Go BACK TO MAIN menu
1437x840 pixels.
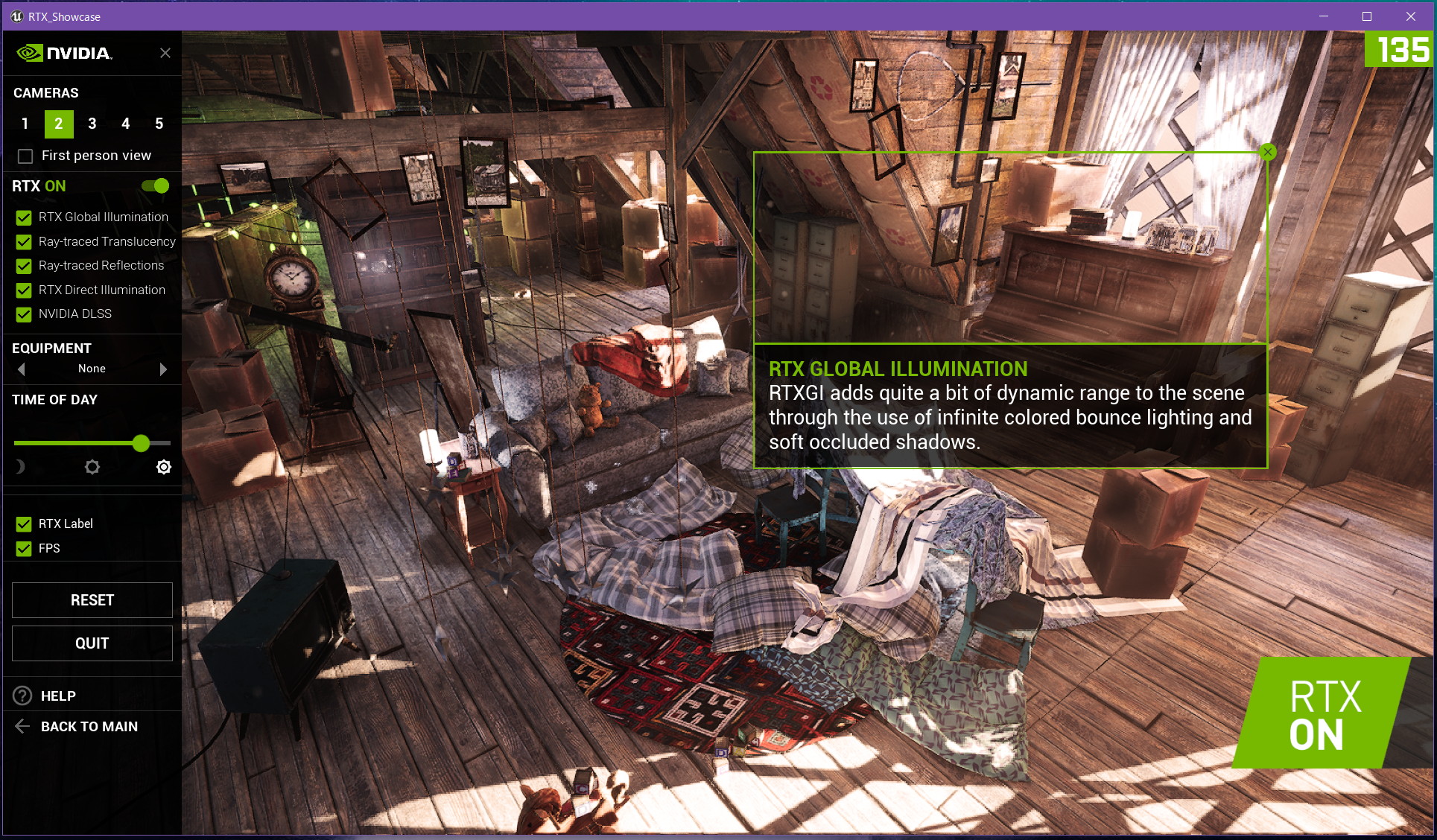(89, 727)
